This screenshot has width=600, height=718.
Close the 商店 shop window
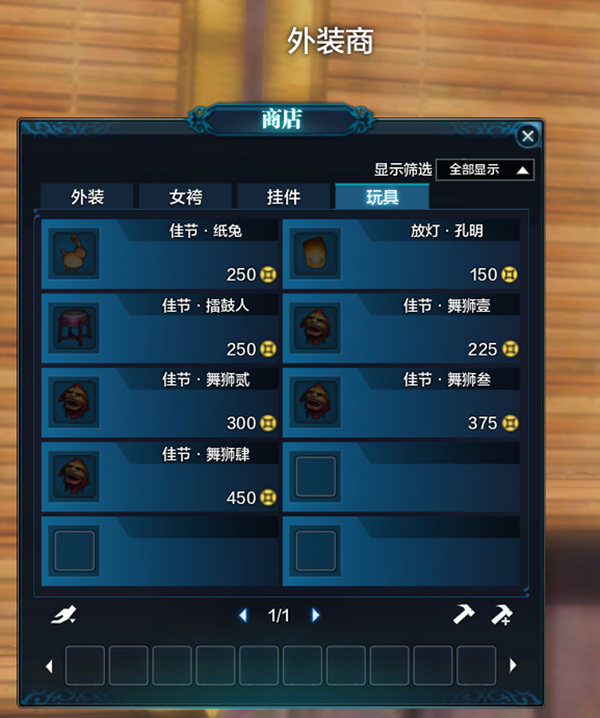coord(528,137)
